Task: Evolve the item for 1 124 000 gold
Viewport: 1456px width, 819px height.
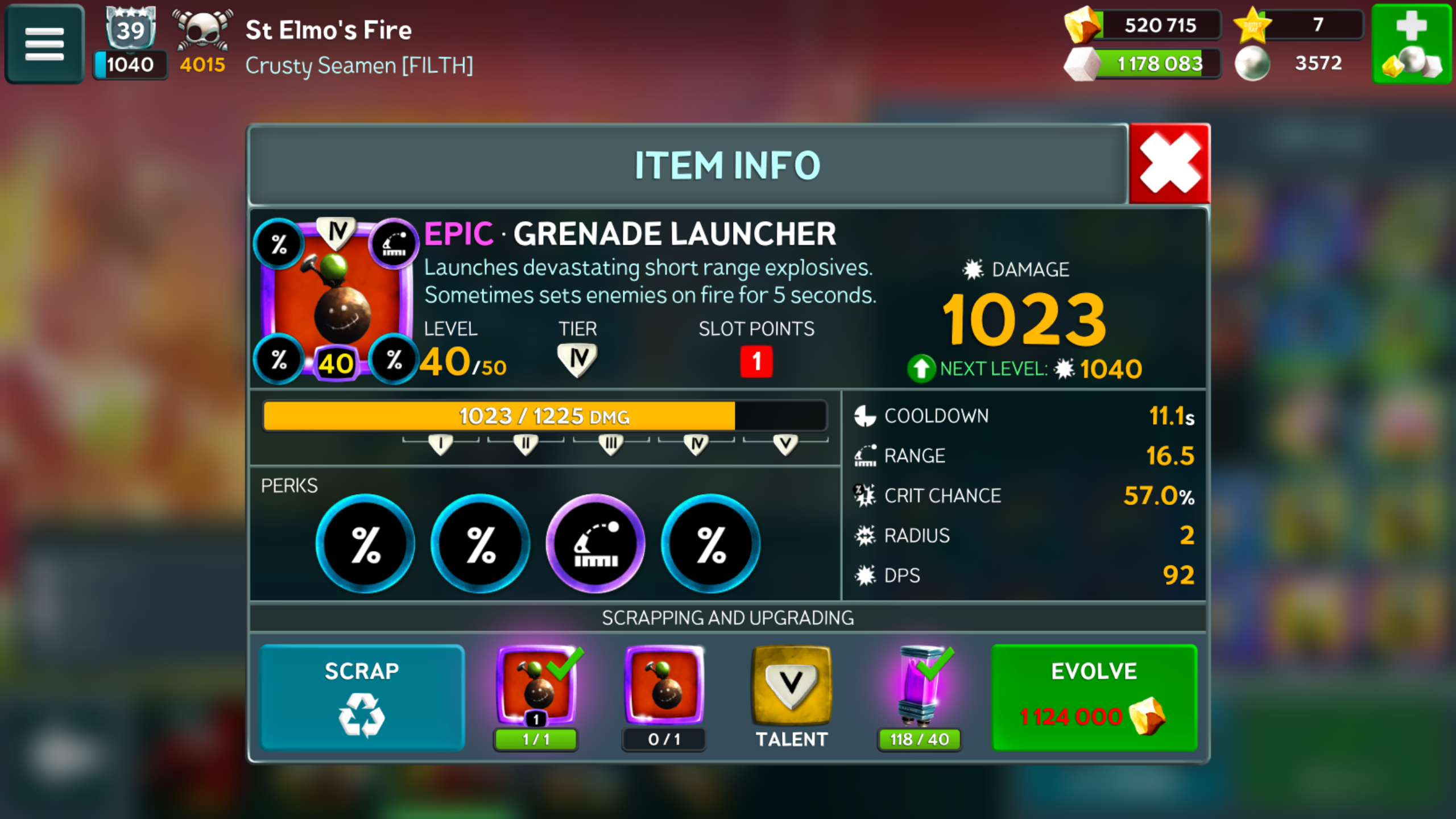Action: tap(1094, 697)
